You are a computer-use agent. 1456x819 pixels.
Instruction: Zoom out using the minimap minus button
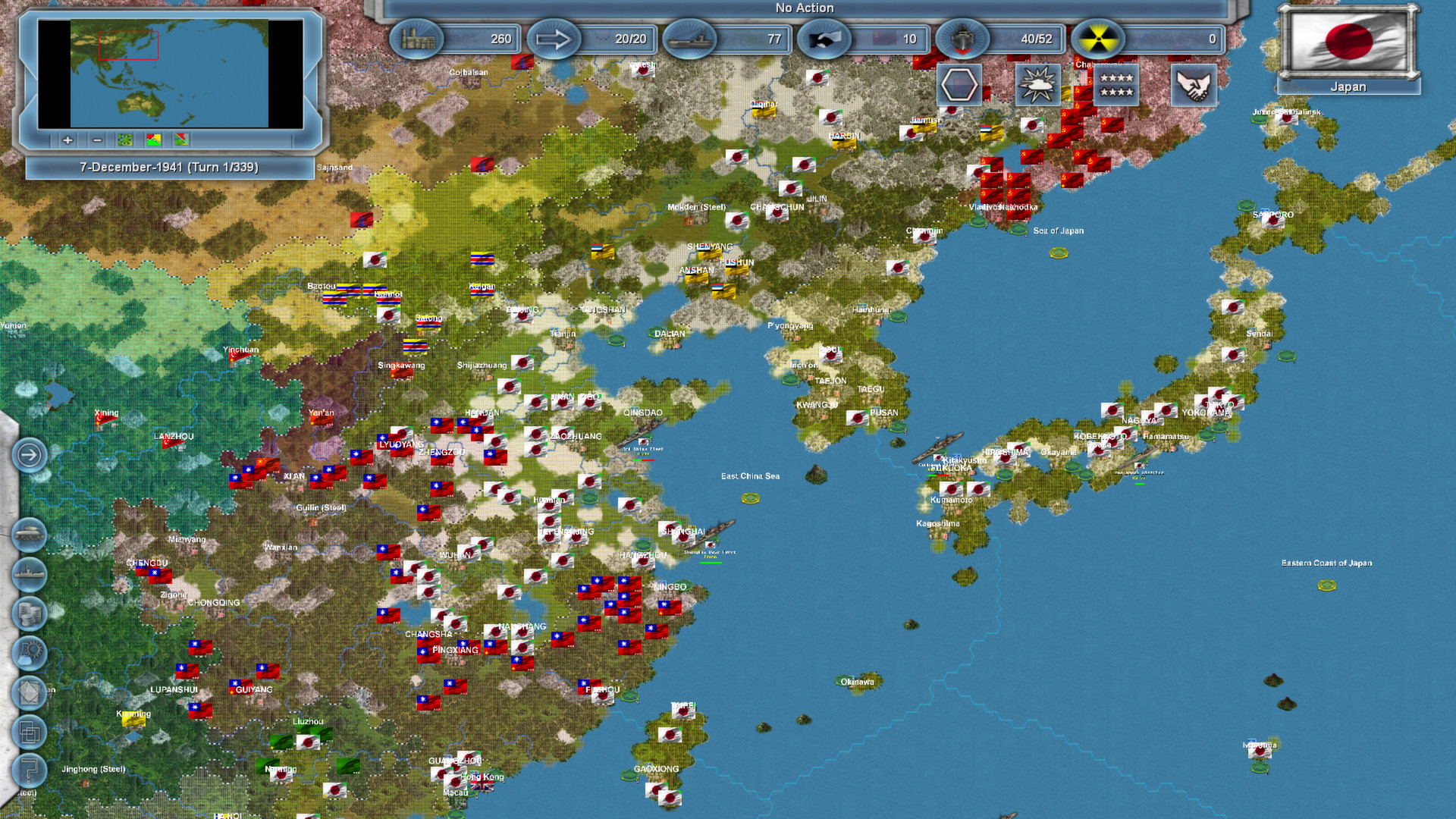coord(97,140)
